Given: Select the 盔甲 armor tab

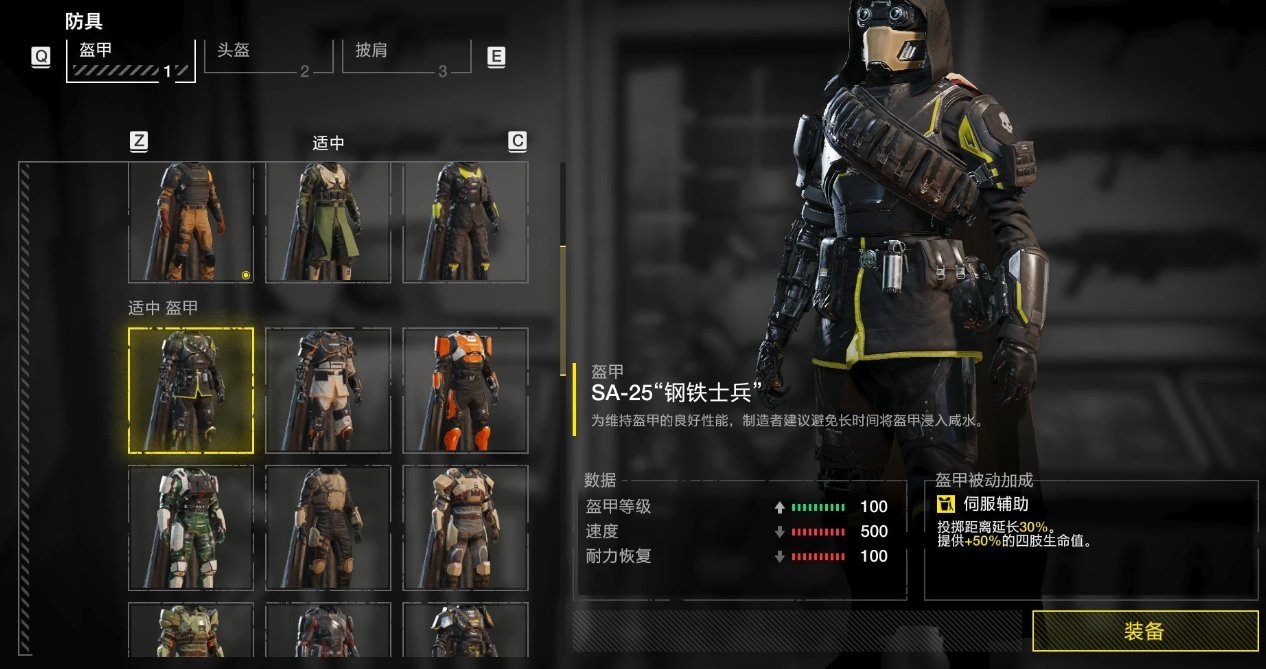Looking at the screenshot, I should pyautogui.click(x=130, y=58).
